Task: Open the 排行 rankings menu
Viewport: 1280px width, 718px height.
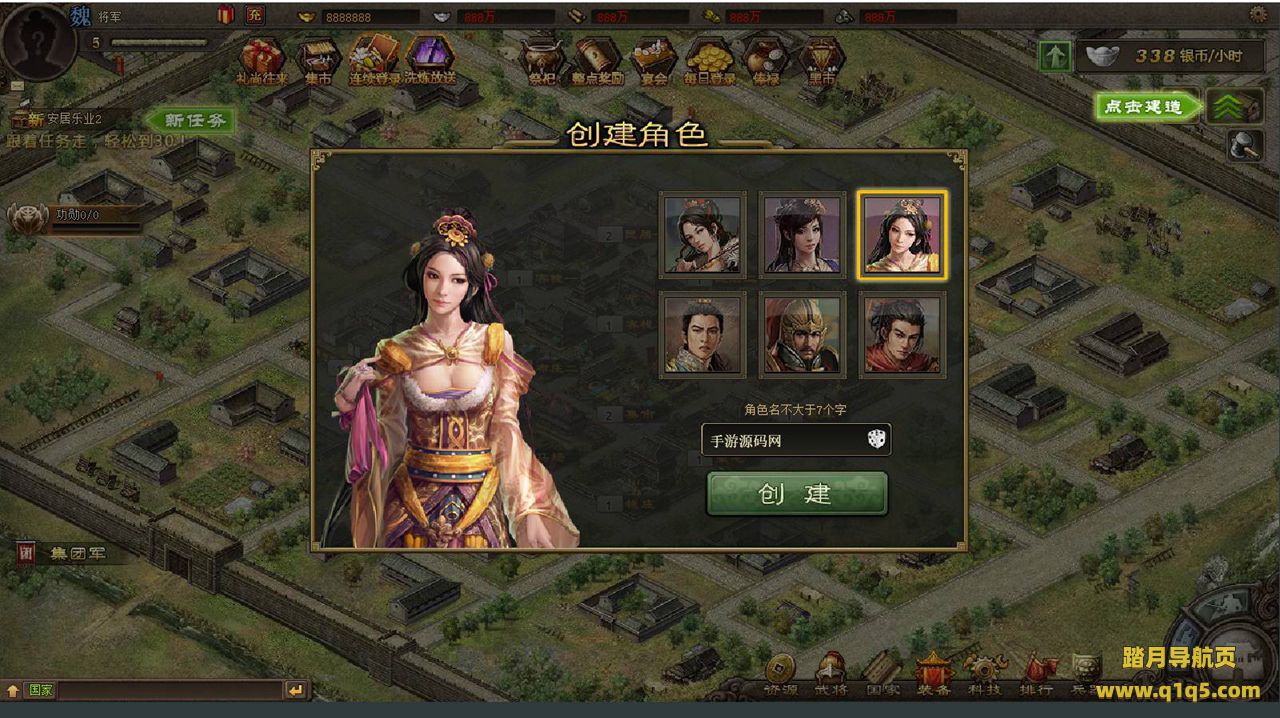Action: click(1036, 675)
